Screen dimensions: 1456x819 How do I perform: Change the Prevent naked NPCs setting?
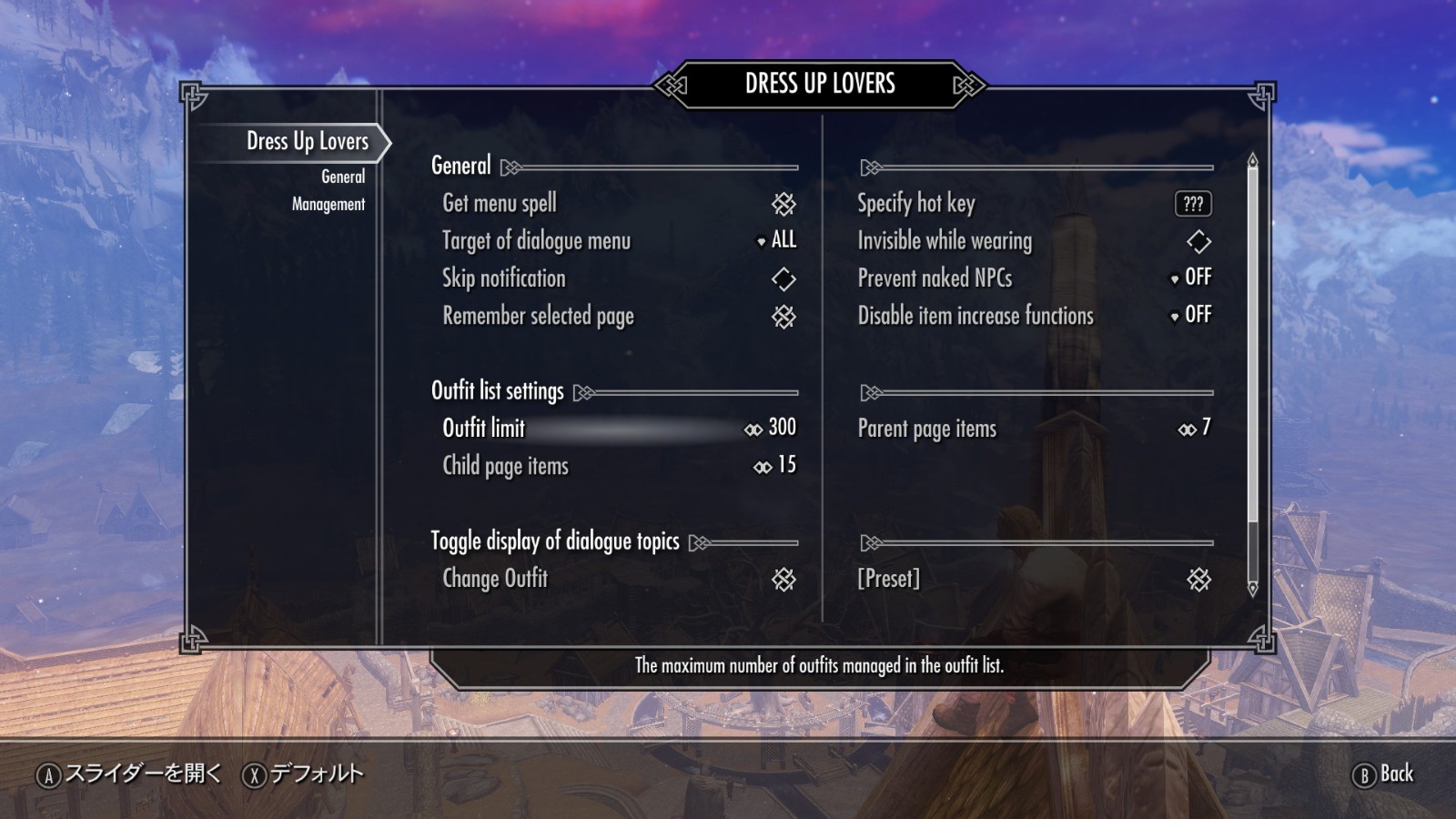pos(1191,278)
